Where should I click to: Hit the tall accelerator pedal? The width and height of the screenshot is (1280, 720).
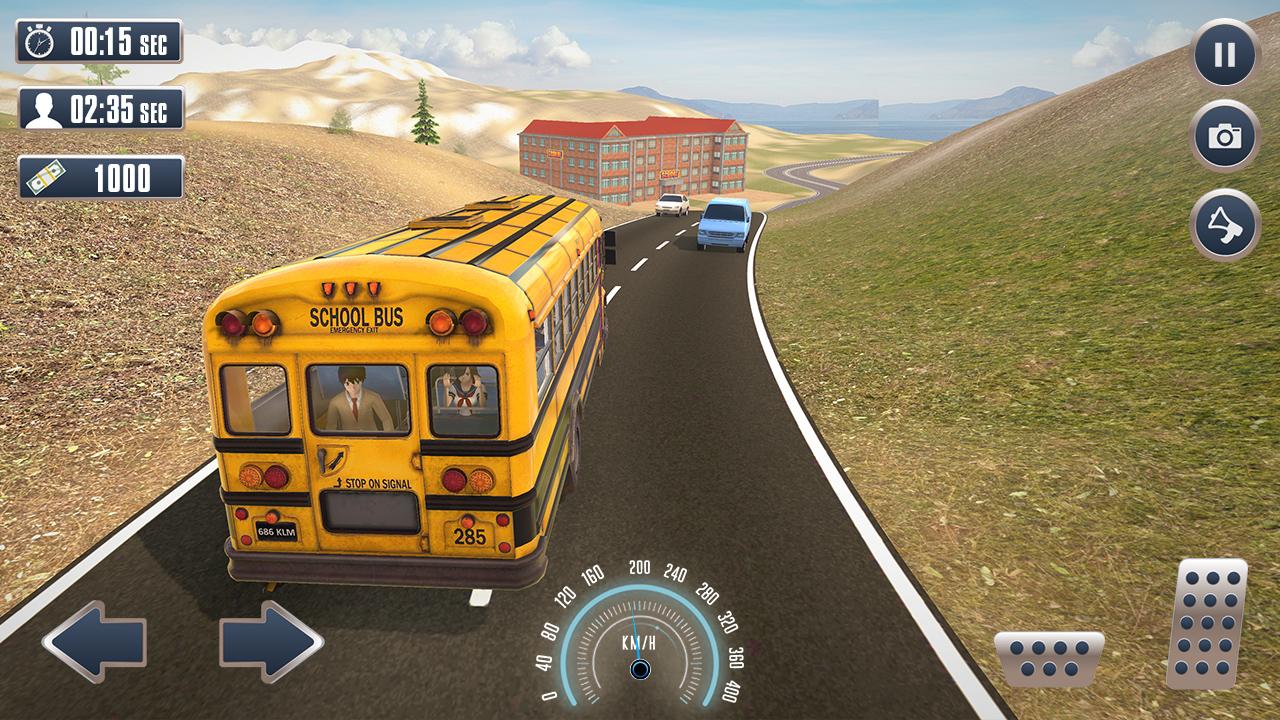coord(1208,623)
